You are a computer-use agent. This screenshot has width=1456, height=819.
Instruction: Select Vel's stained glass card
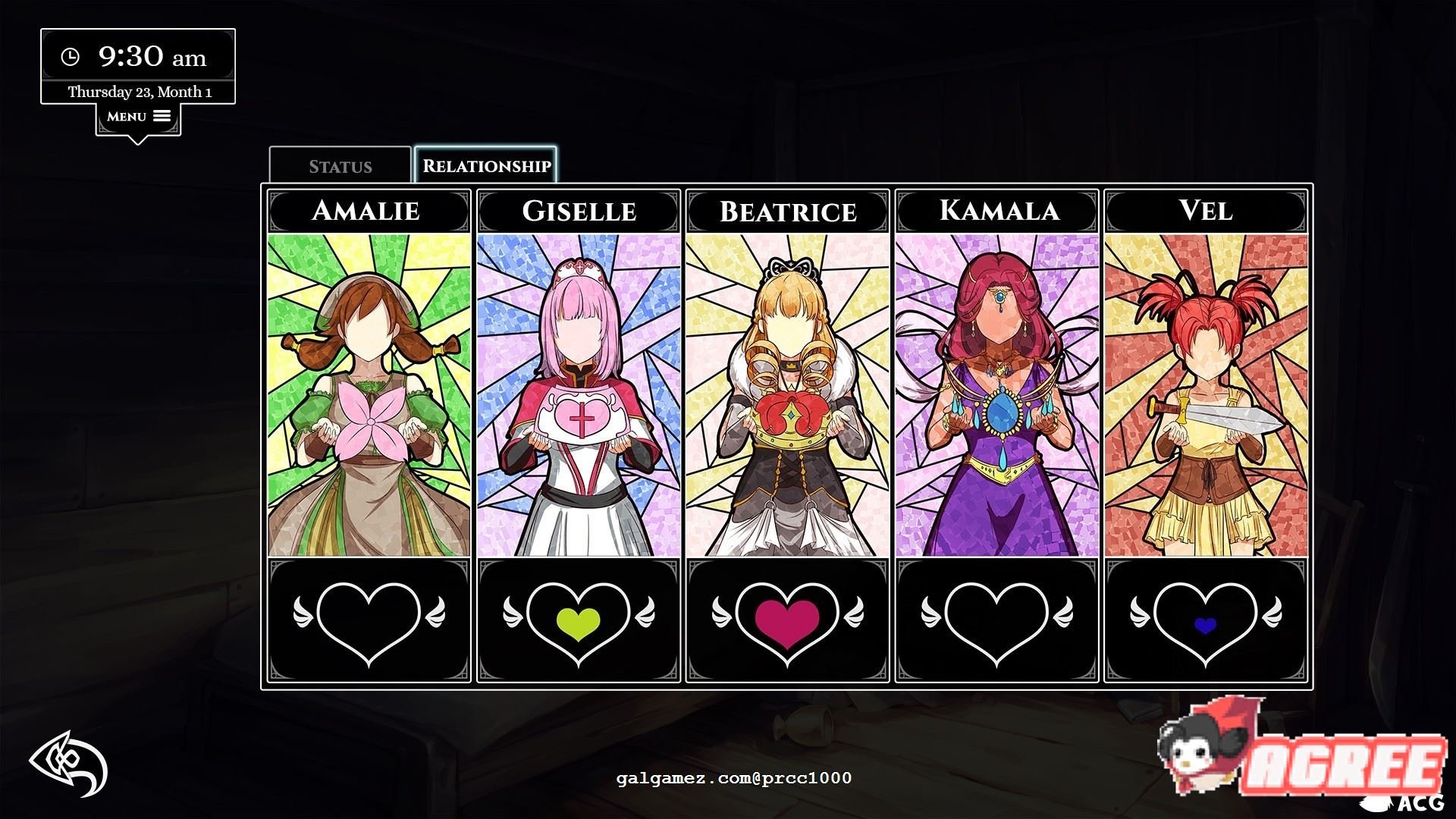1206,394
